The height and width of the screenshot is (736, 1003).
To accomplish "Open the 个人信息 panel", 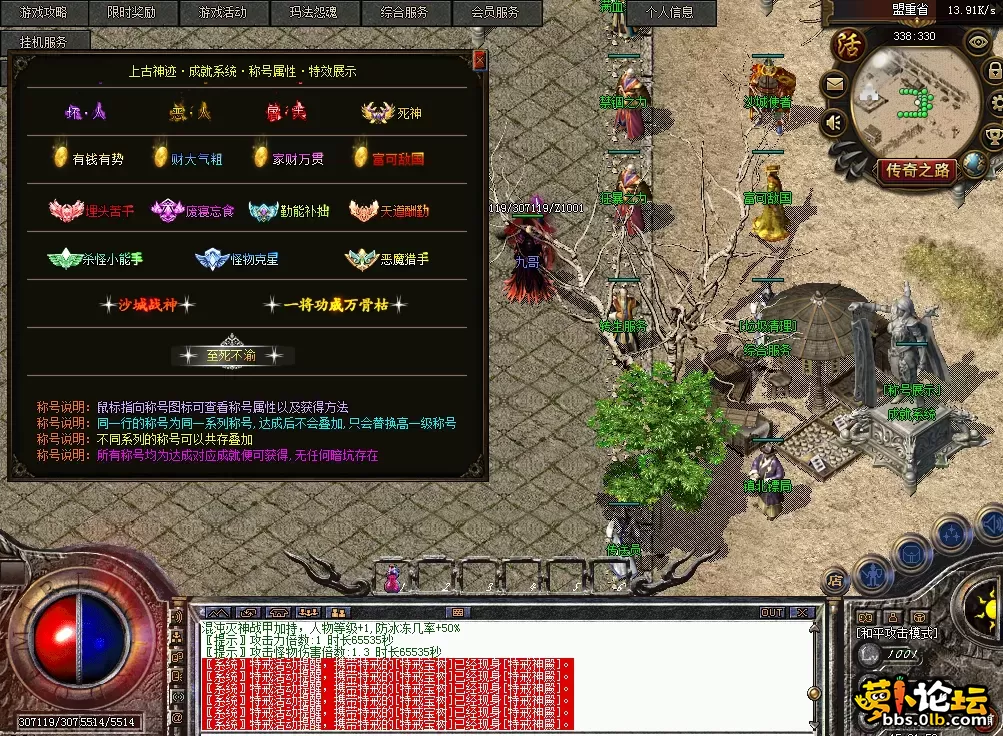I will (670, 13).
